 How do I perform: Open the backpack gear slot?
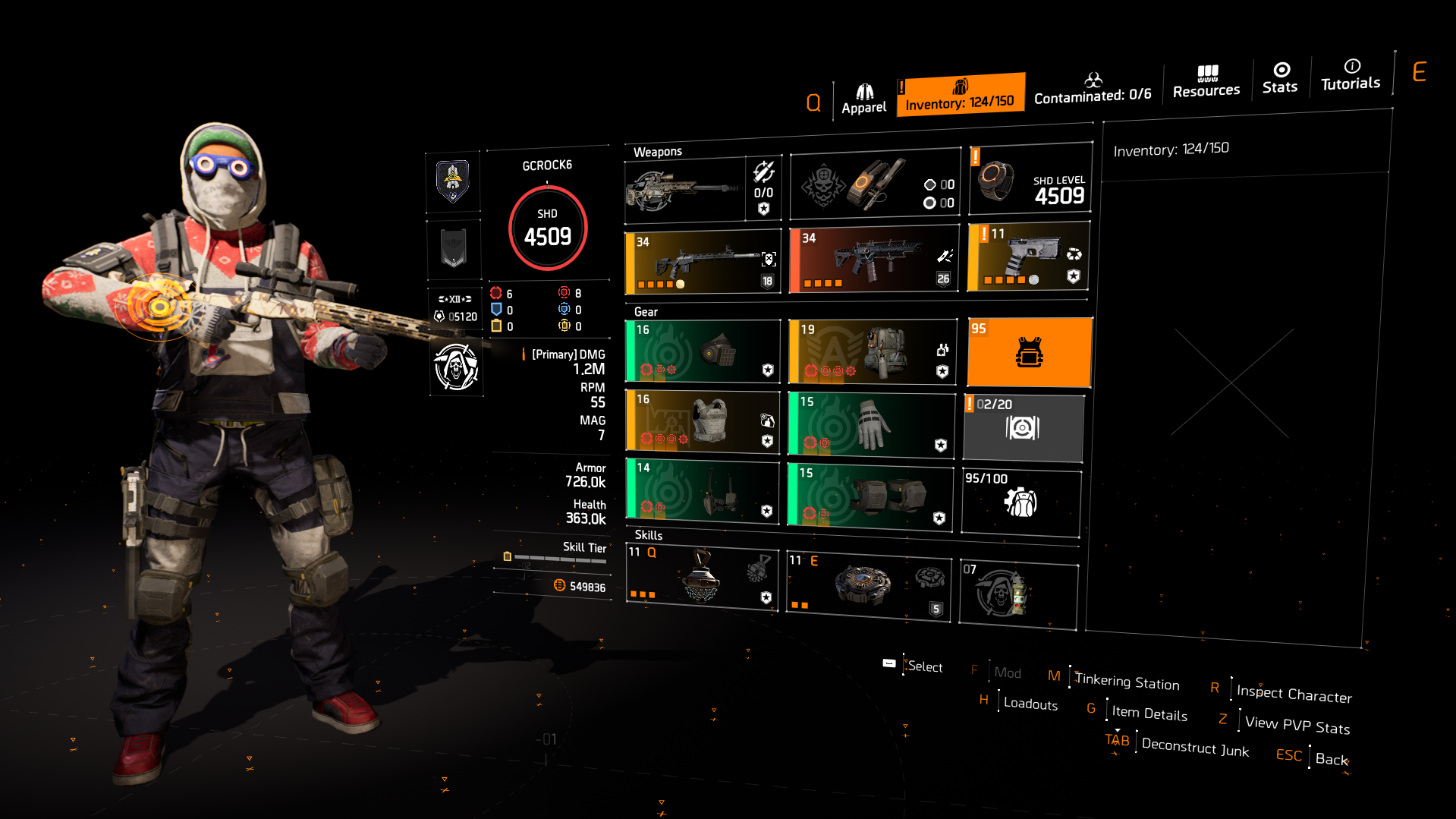[x=873, y=351]
